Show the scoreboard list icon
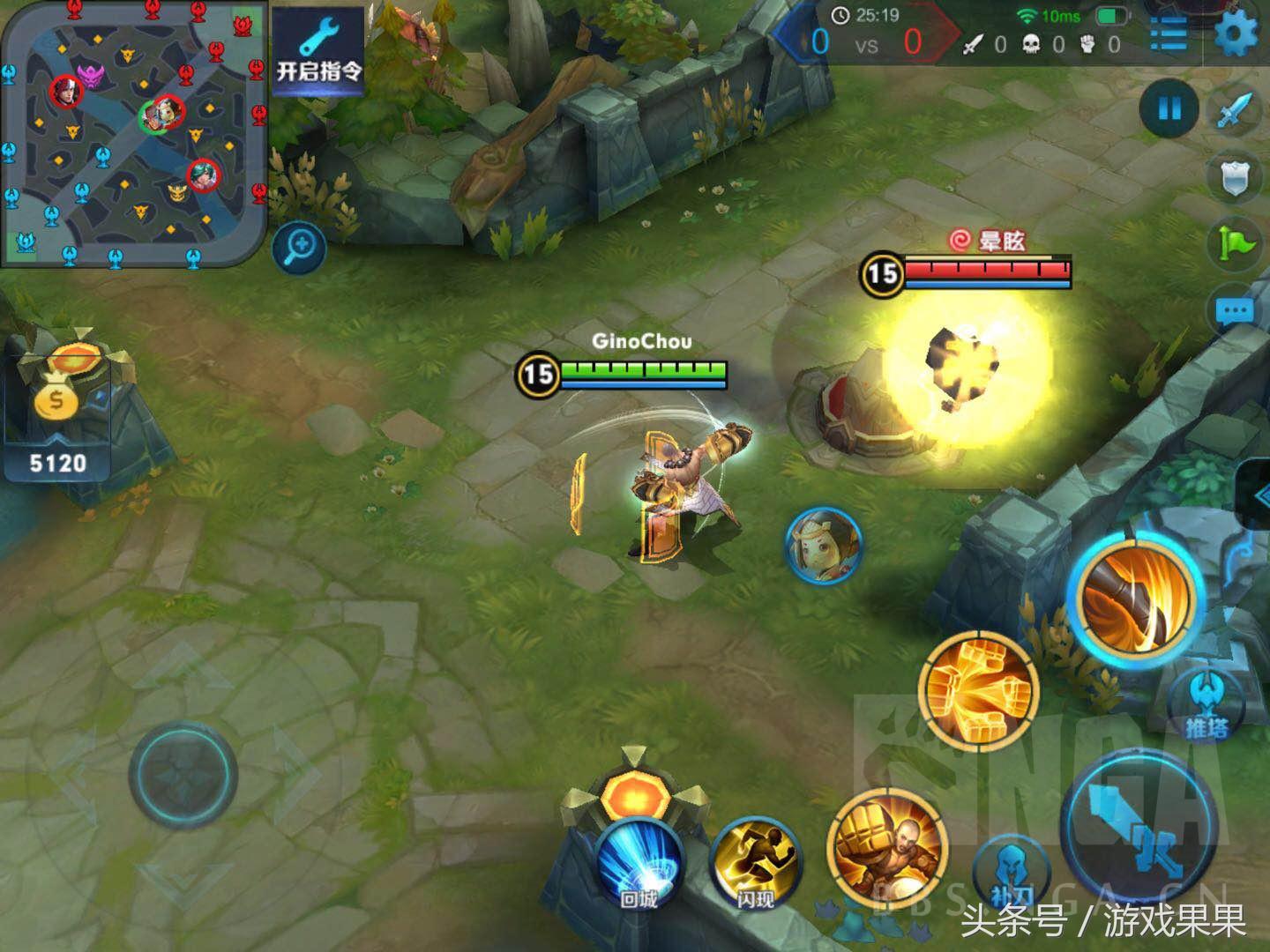 tap(1169, 33)
